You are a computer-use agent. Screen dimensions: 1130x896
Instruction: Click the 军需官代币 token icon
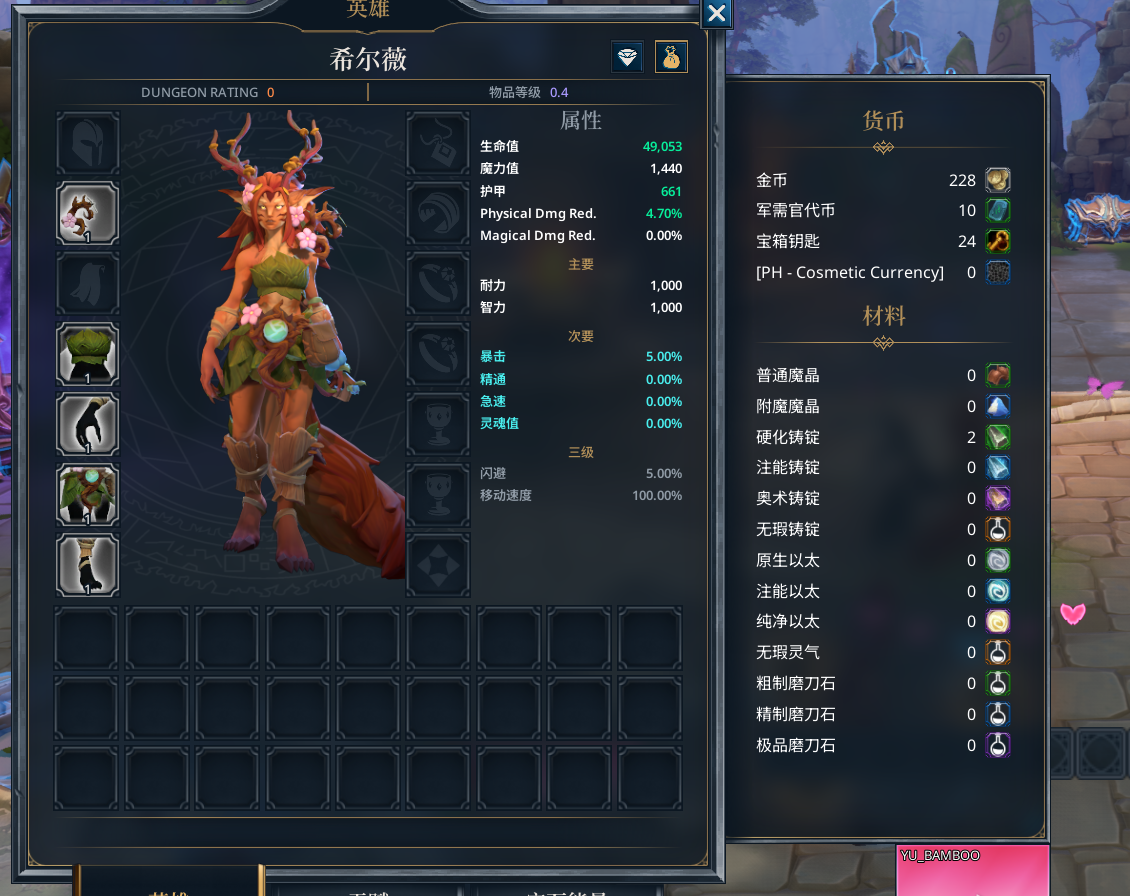(x=998, y=210)
